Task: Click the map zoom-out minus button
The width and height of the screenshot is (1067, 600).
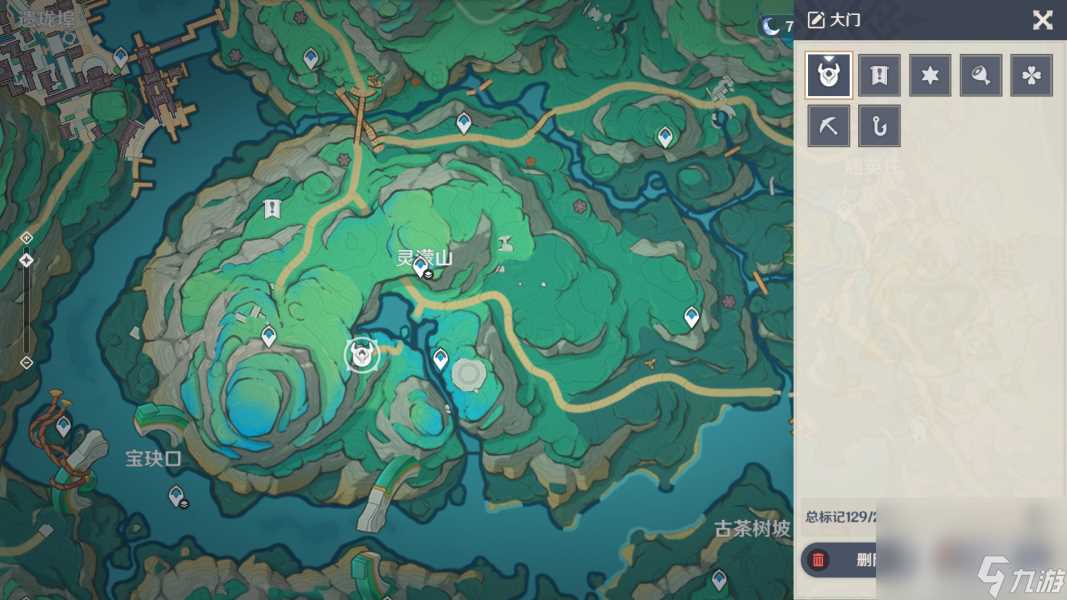Action: point(27,362)
